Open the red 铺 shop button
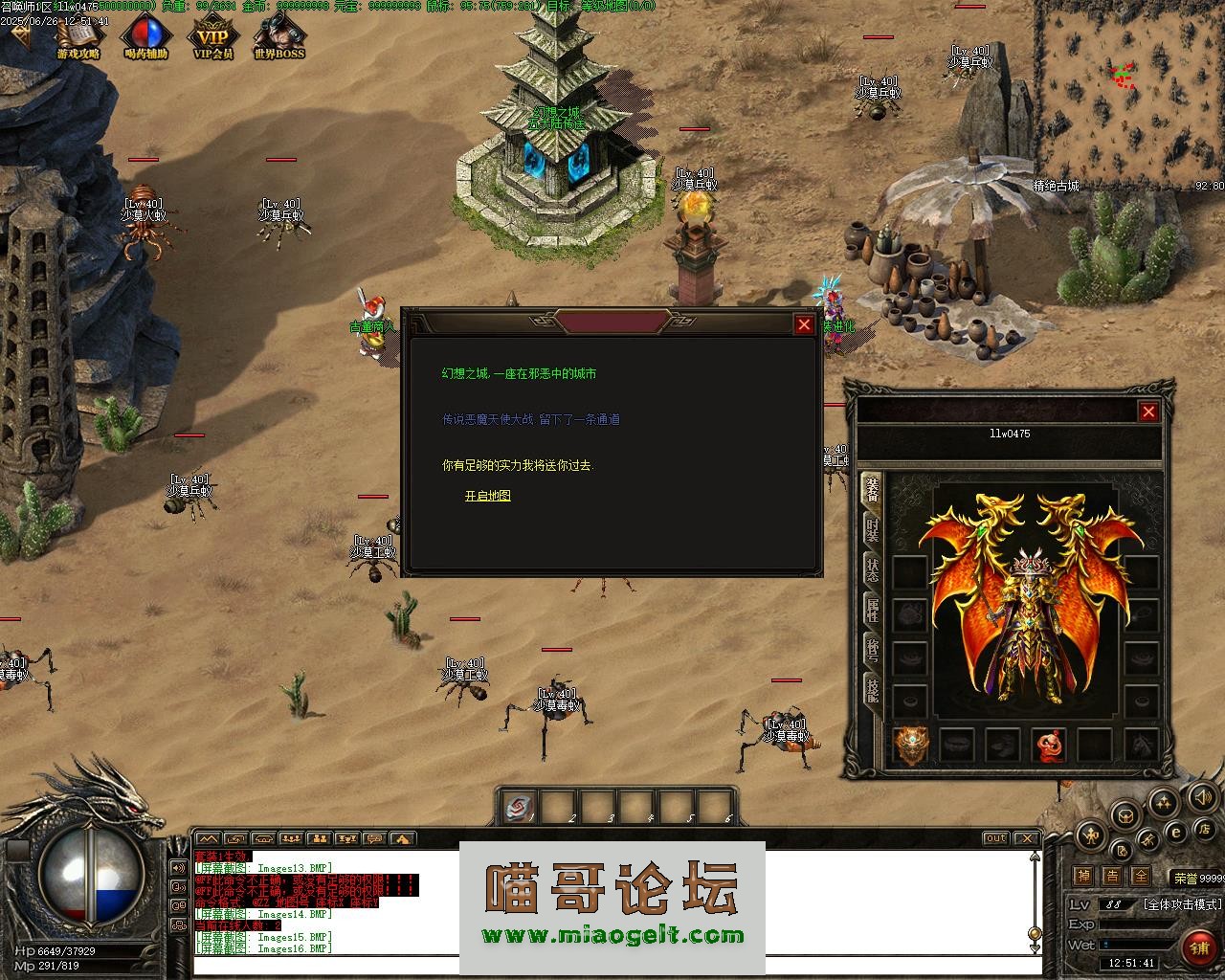 coord(1198,947)
